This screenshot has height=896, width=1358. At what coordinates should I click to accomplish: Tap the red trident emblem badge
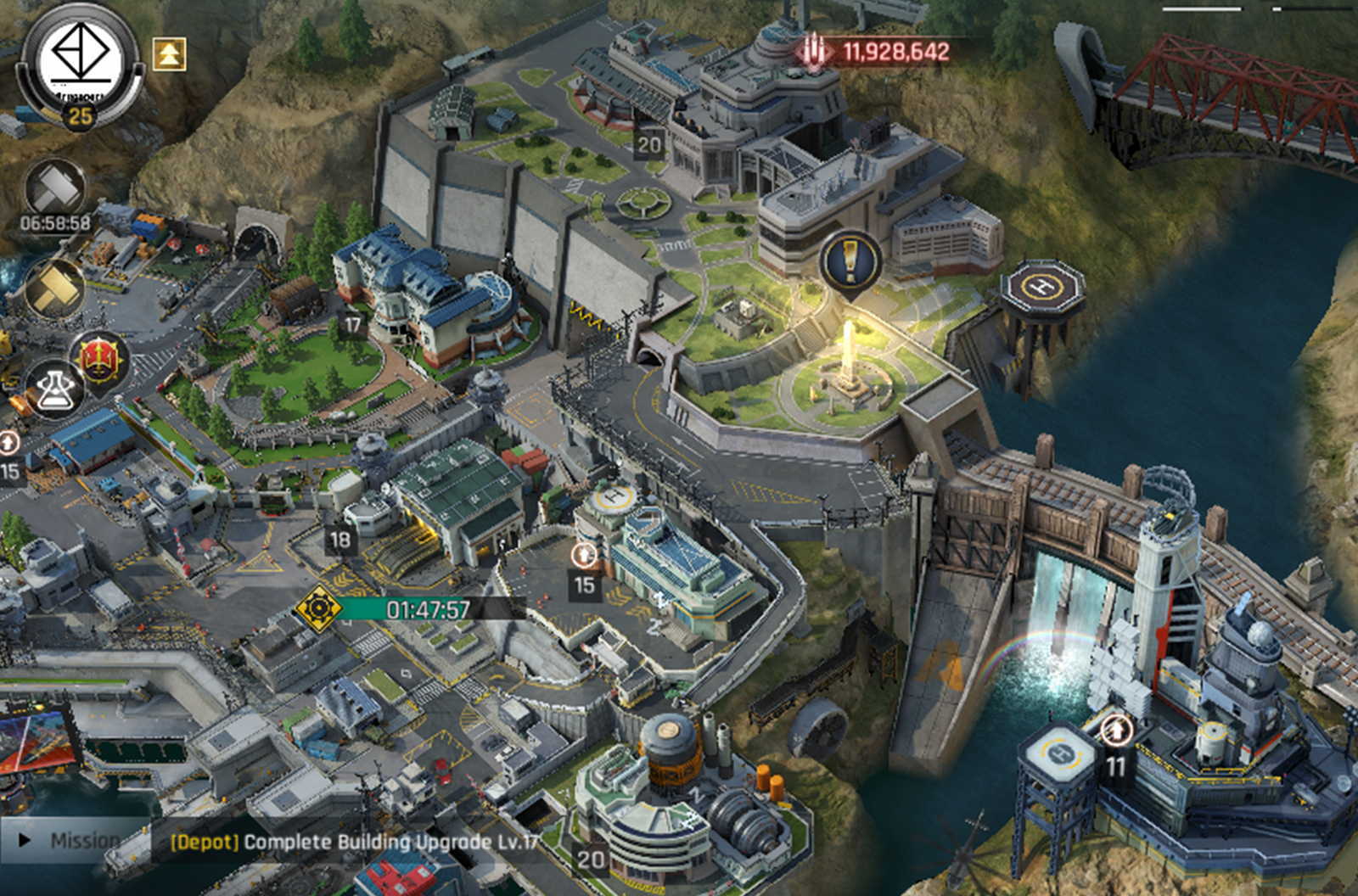(99, 360)
